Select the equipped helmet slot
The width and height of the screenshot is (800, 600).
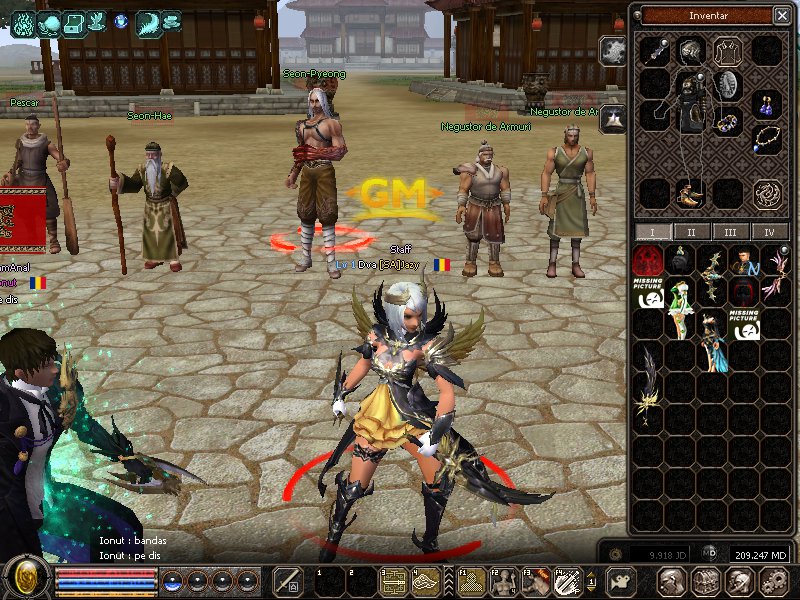pyautogui.click(x=689, y=50)
